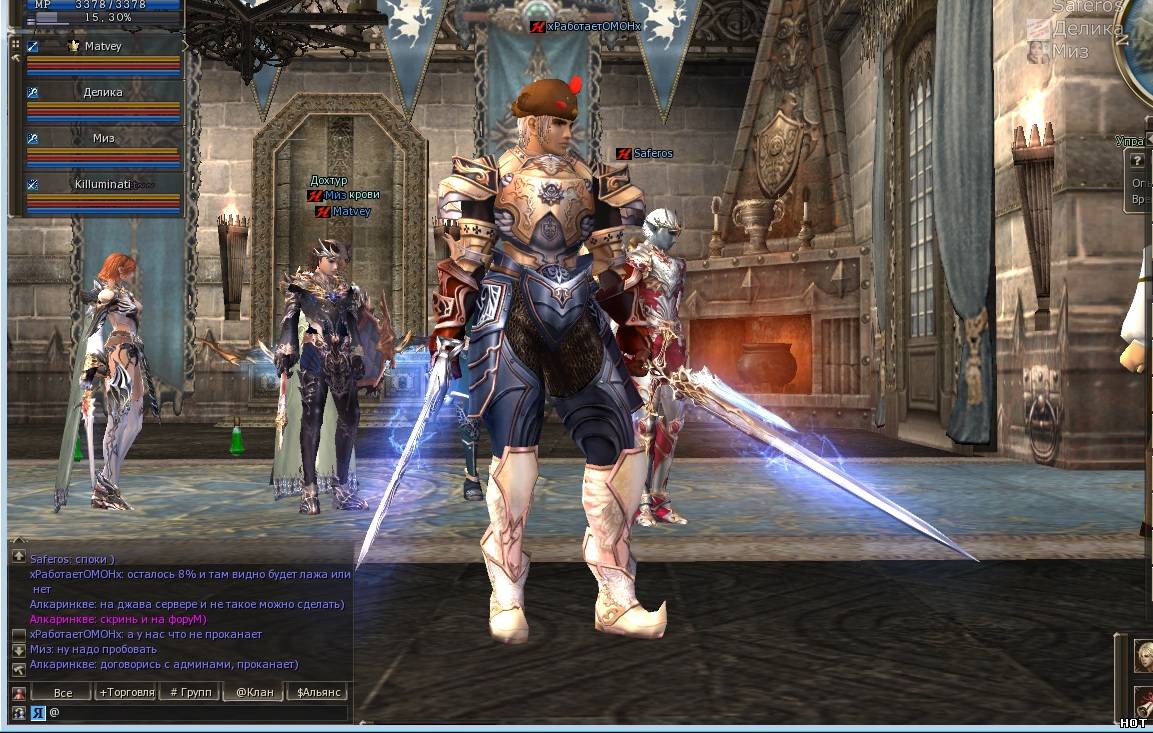Open the $Альянс alliance chat tab
This screenshot has height=733, width=1153.
(x=318, y=692)
